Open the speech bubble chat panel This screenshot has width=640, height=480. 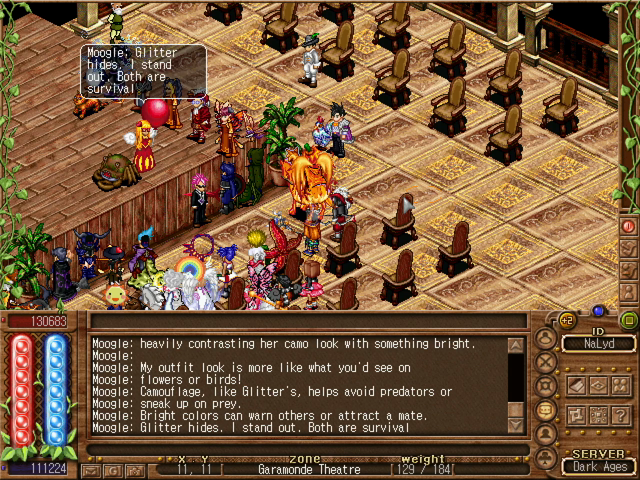click(546, 410)
